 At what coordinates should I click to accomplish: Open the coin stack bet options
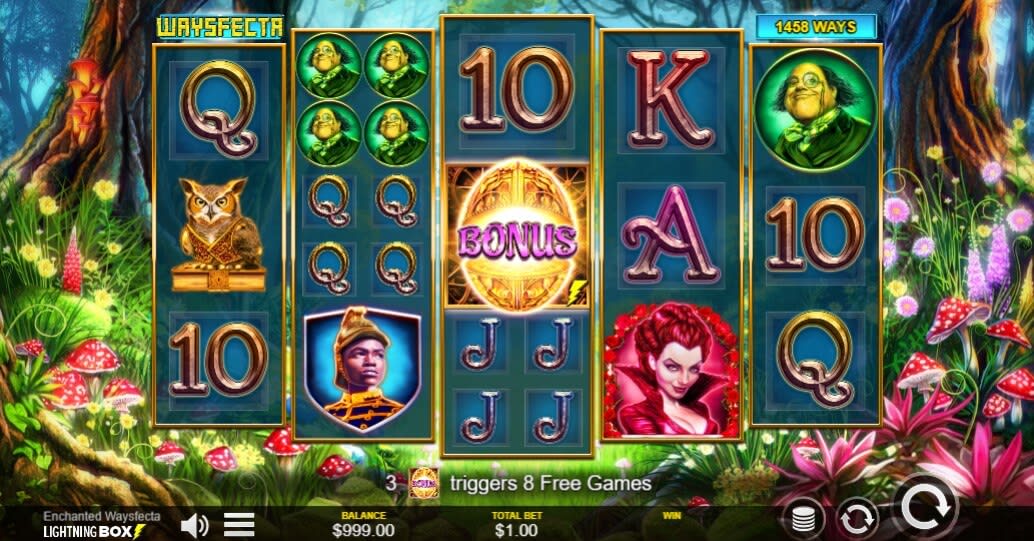coord(801,518)
